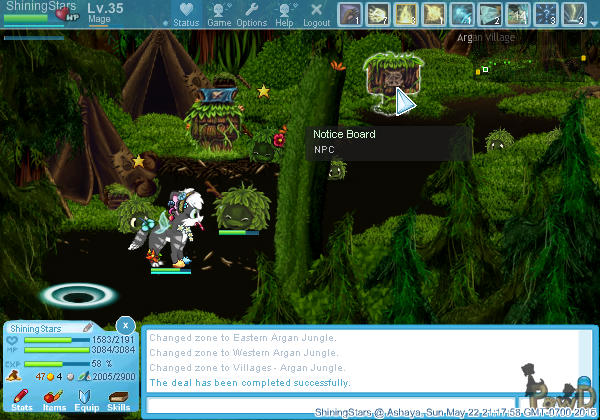The width and height of the screenshot is (600, 420).
Task: Open the Equip panel
Action: click(86, 400)
